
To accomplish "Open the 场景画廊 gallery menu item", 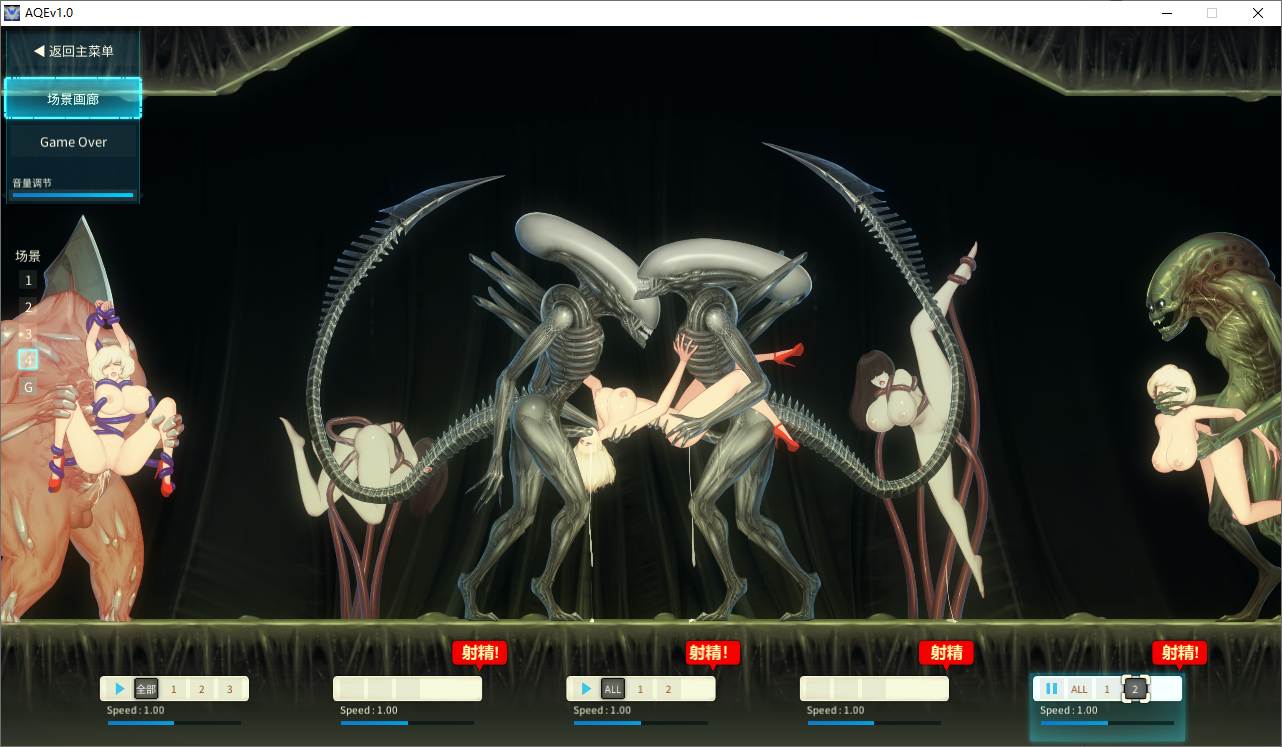I will [x=73, y=99].
